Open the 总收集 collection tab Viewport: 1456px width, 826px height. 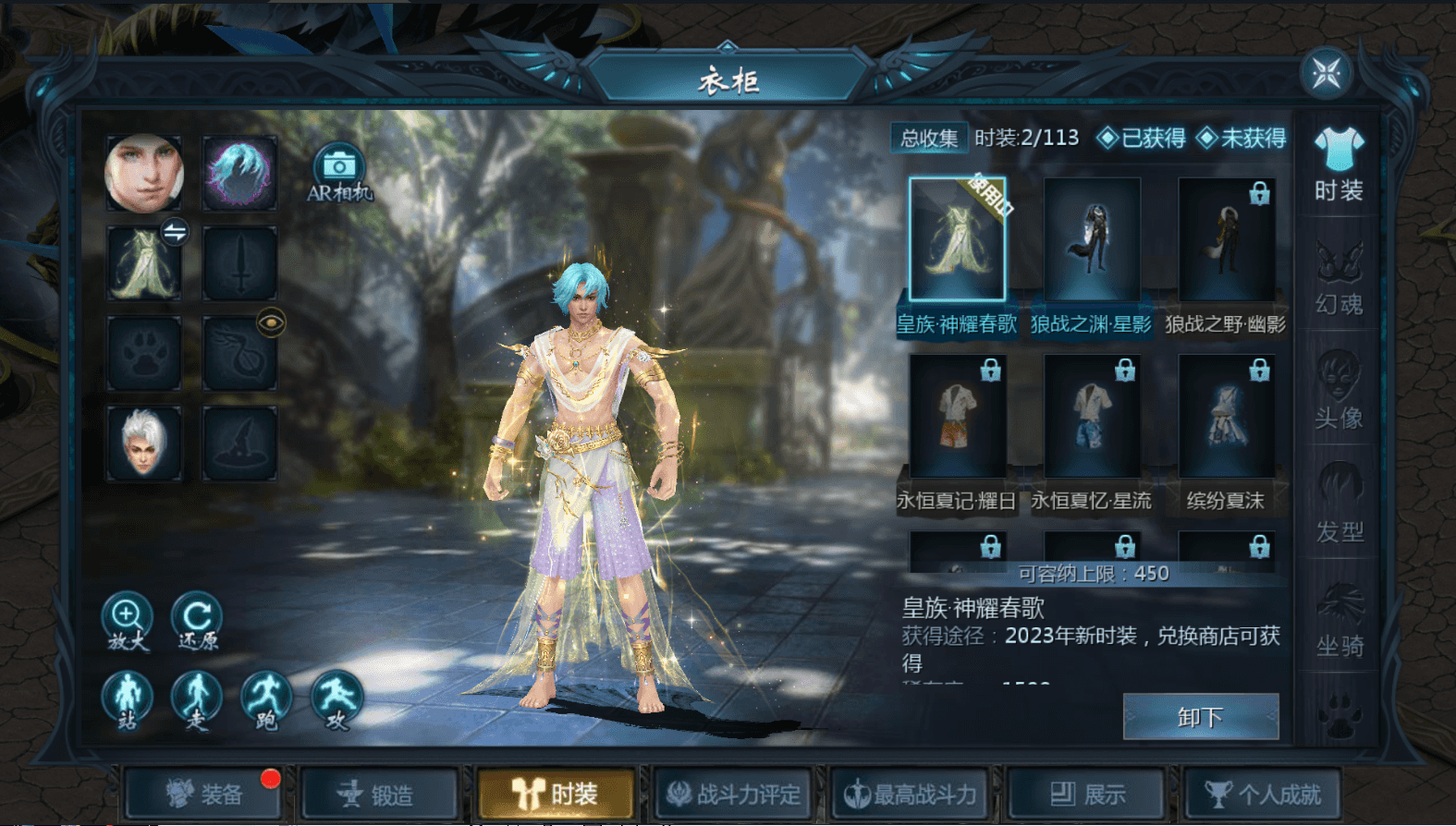tap(929, 139)
